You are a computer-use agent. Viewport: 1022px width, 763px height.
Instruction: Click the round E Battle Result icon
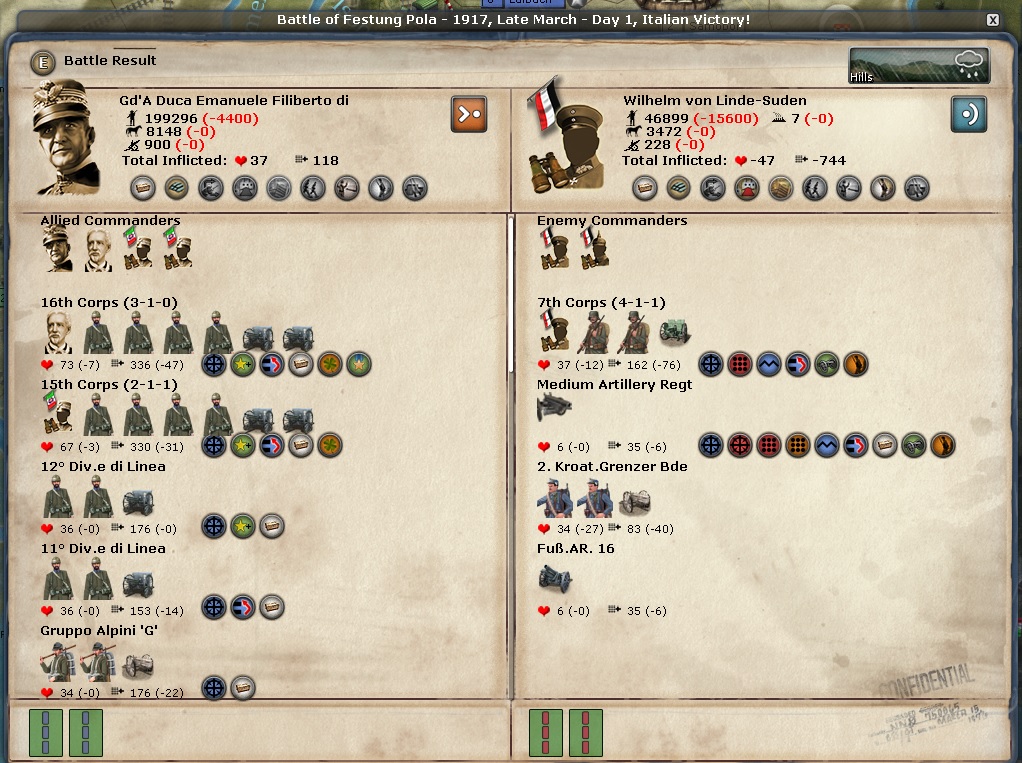pyautogui.click(x=43, y=61)
